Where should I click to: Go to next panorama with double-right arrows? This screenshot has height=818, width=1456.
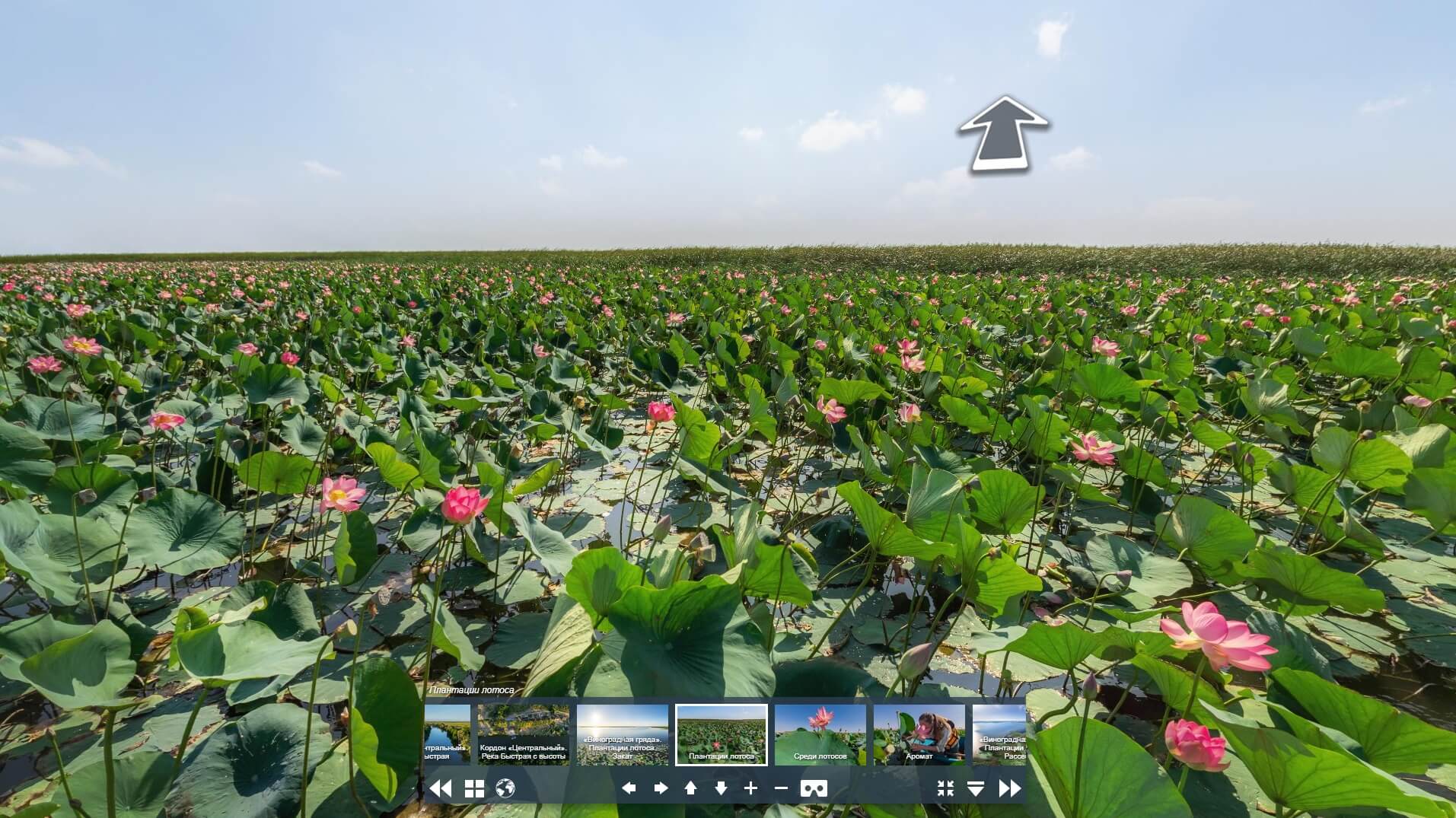coord(1010,789)
